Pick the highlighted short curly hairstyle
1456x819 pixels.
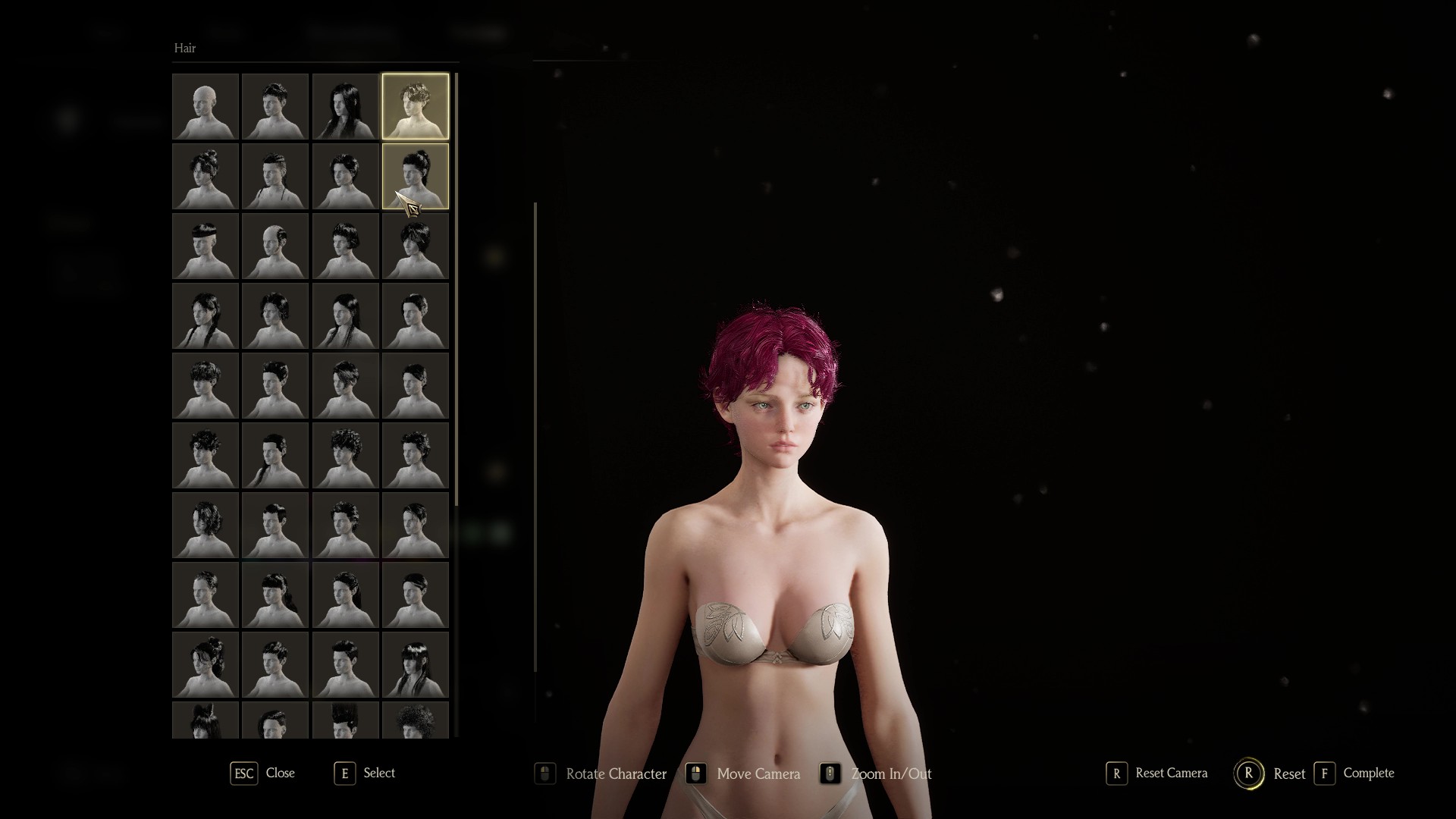pos(415,106)
